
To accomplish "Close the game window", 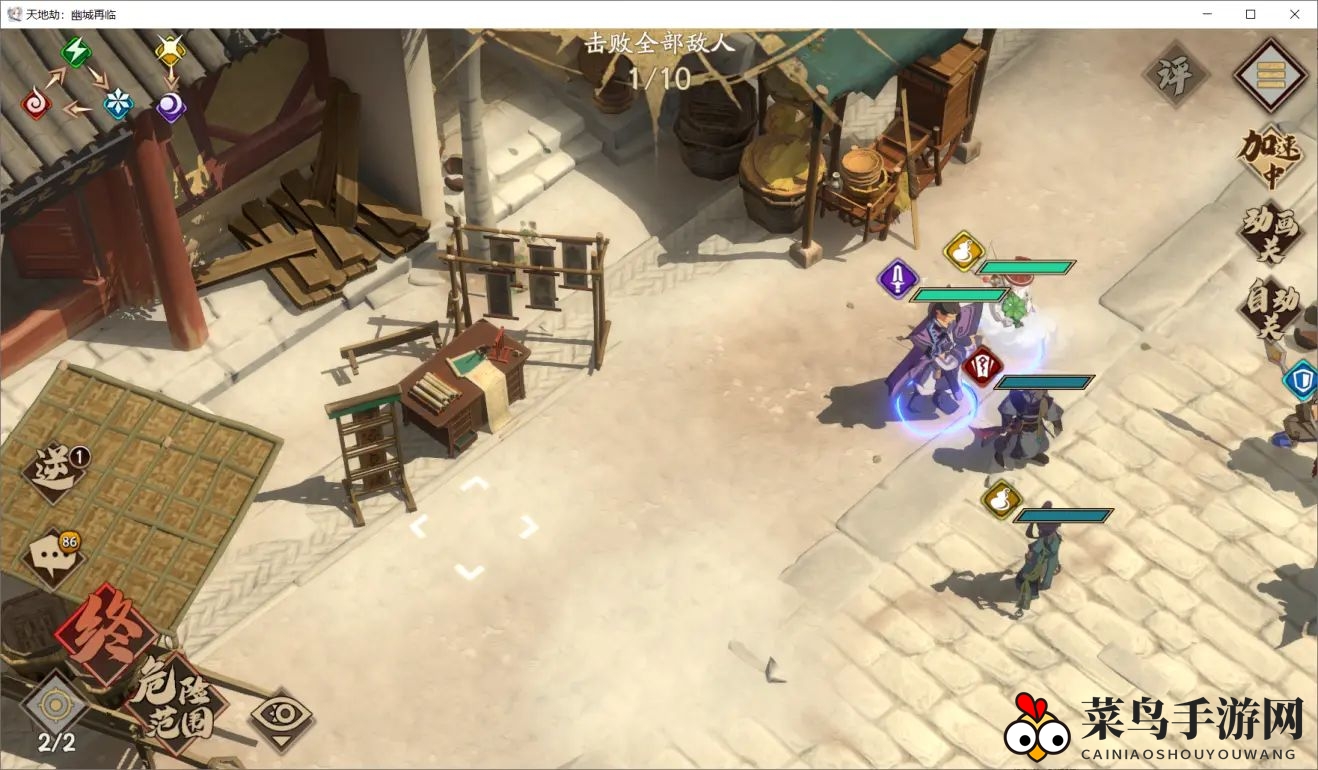I will (1294, 14).
